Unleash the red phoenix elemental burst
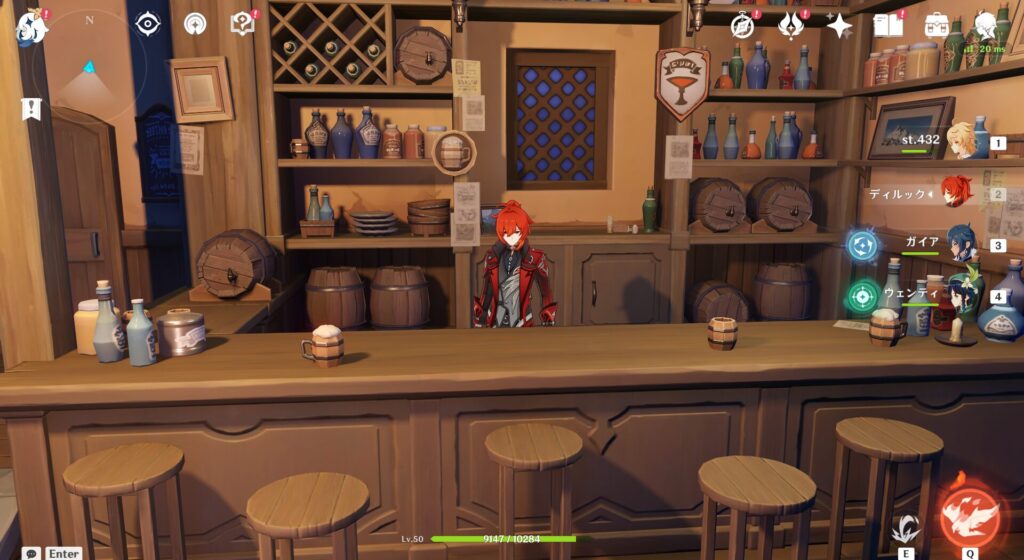This screenshot has height=560, width=1024. tap(969, 516)
